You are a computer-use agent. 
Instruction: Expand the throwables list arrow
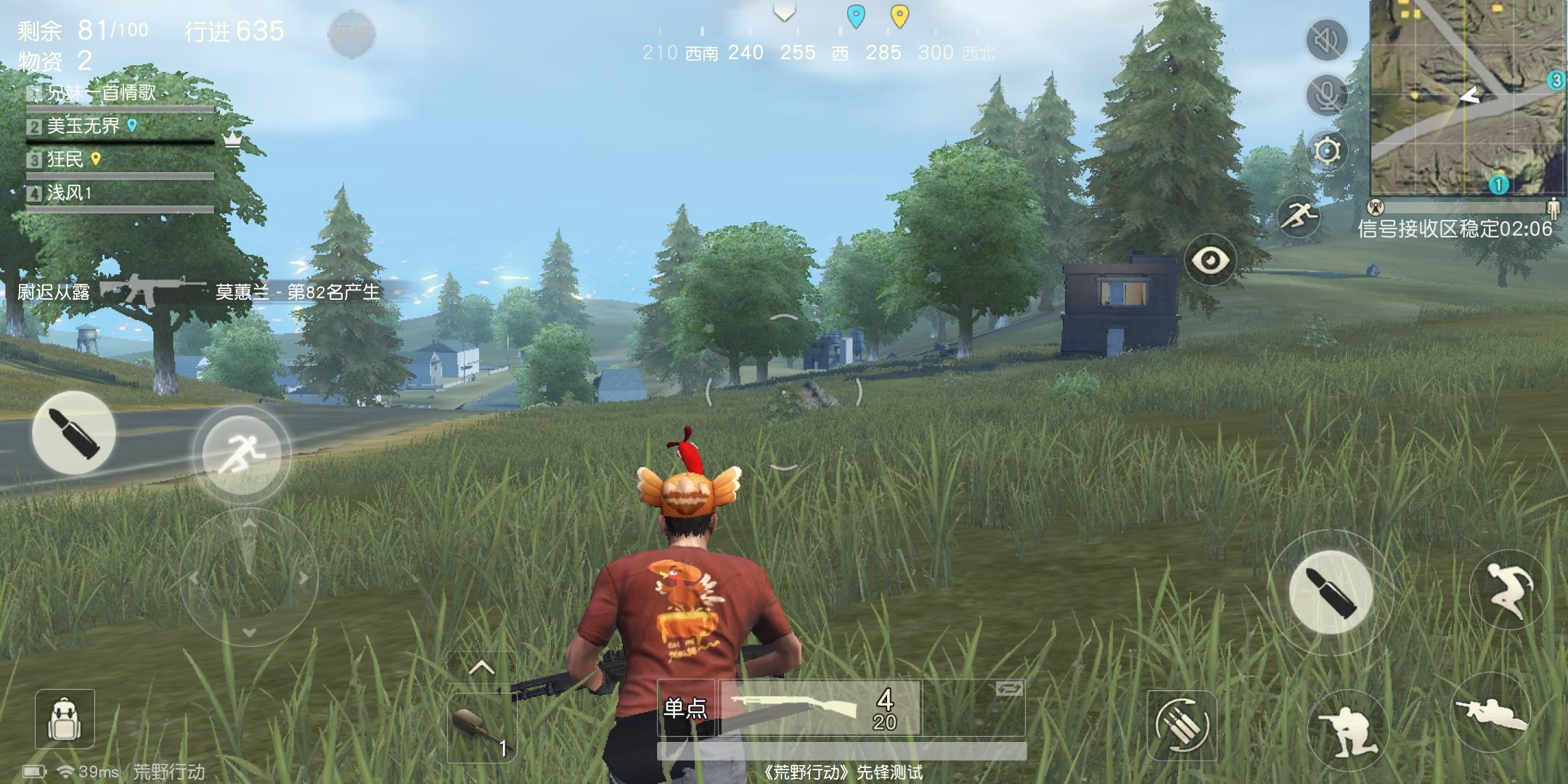(x=481, y=668)
